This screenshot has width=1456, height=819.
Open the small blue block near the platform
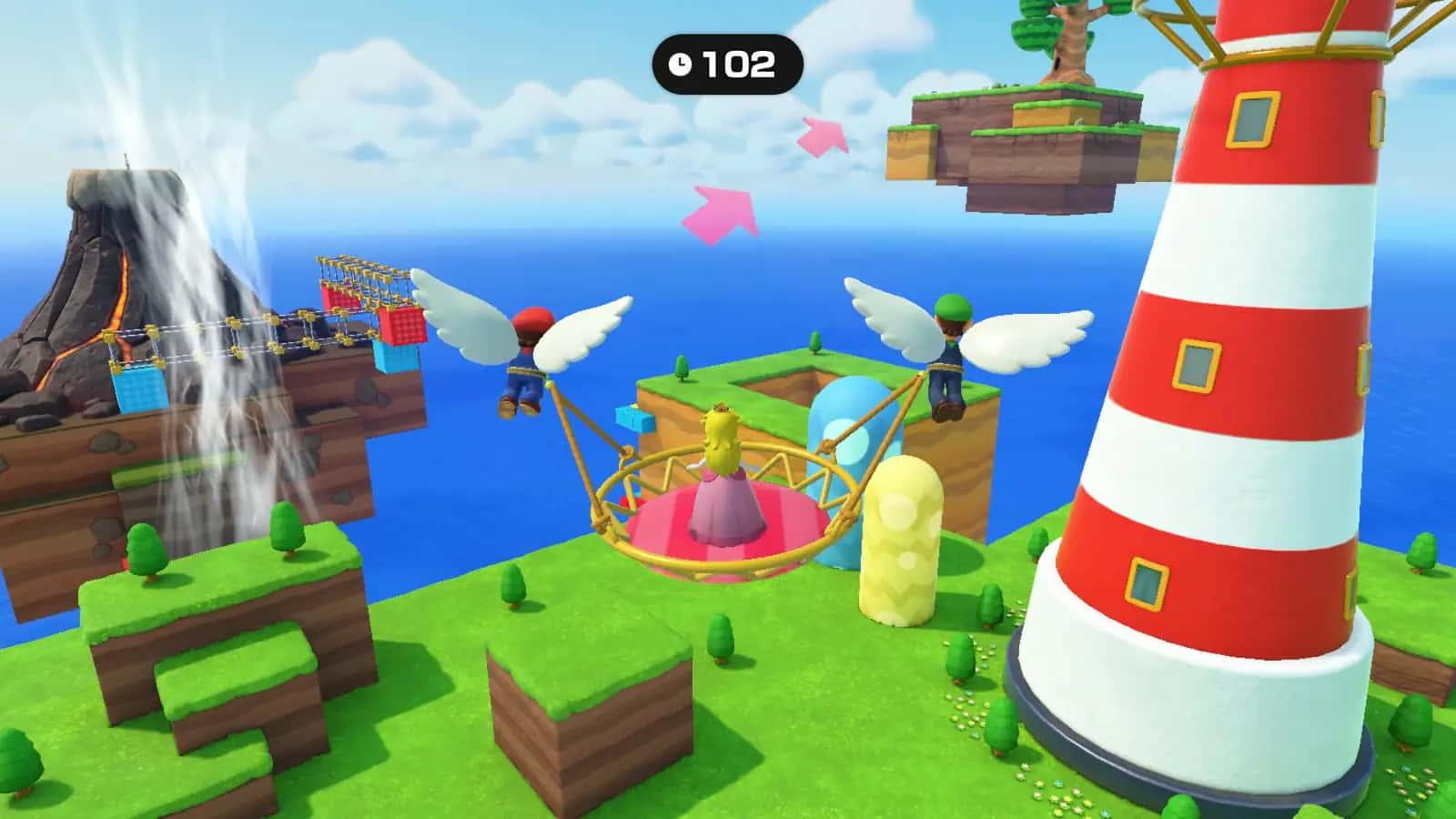[x=633, y=420]
